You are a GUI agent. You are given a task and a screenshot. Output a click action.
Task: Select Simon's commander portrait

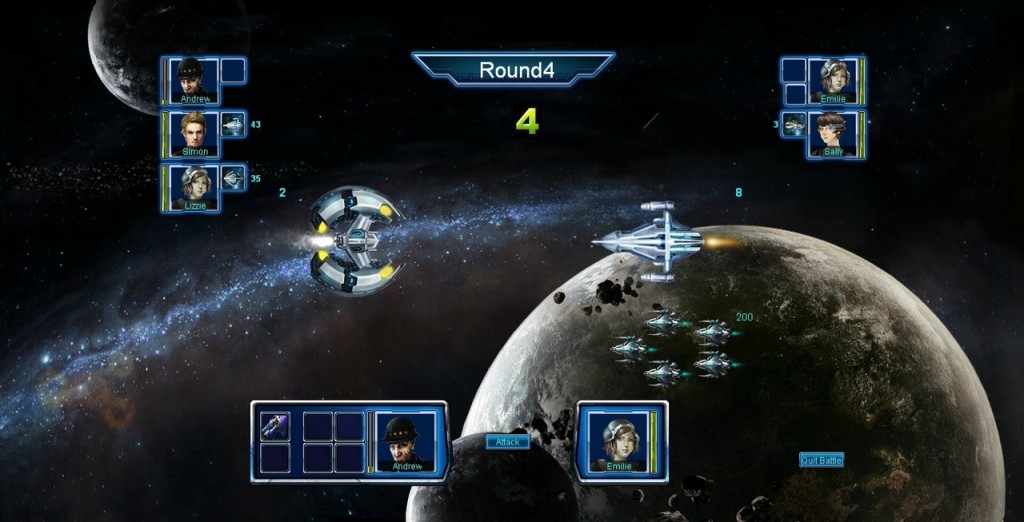[x=193, y=133]
